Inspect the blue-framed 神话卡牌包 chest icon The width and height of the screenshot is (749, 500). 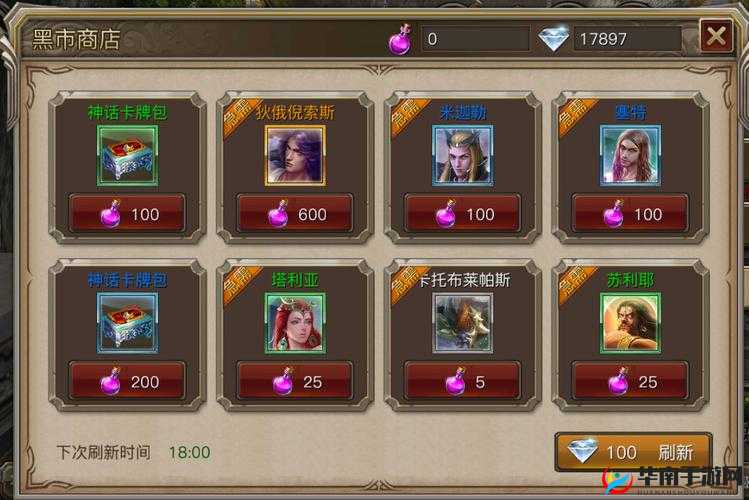coord(127,322)
